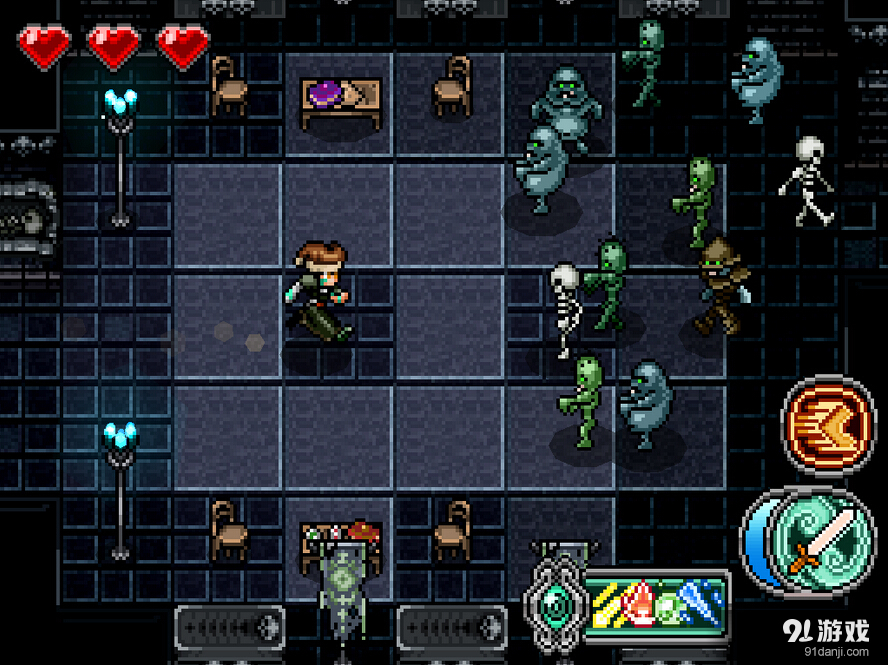Choose the red fire element icon

640,606
